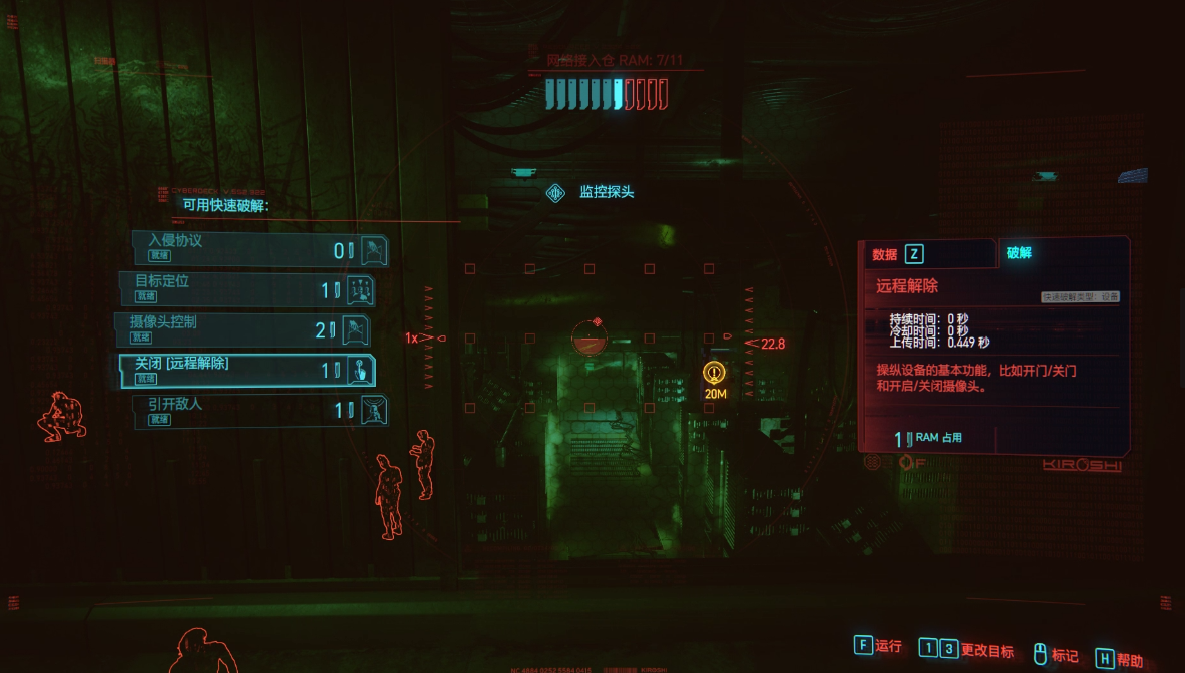
Task: Choose the 目标定位 quickhack
Action: click(247, 289)
